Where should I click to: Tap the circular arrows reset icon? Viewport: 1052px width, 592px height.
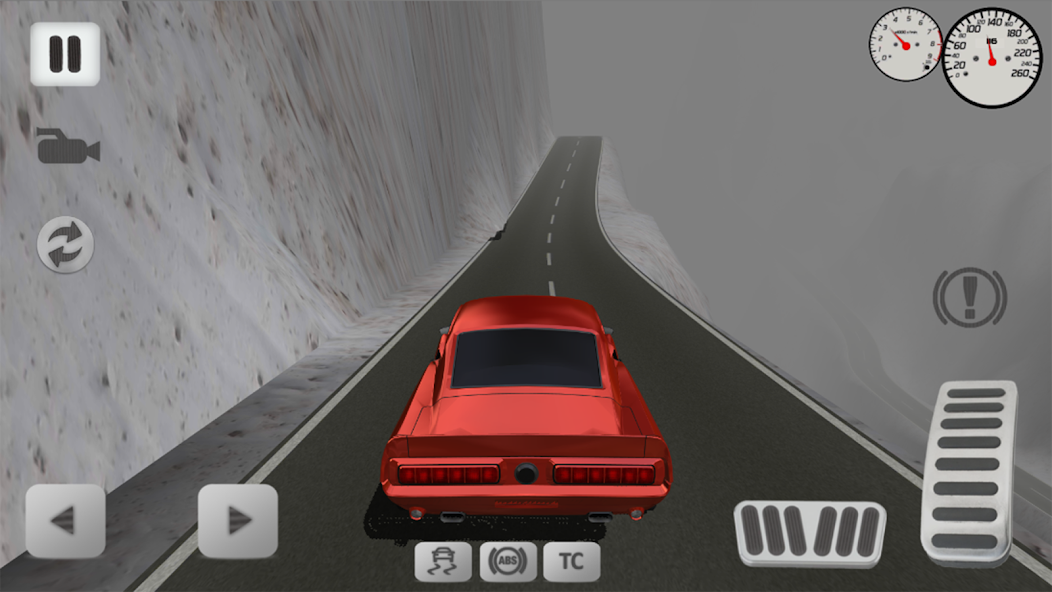point(66,244)
